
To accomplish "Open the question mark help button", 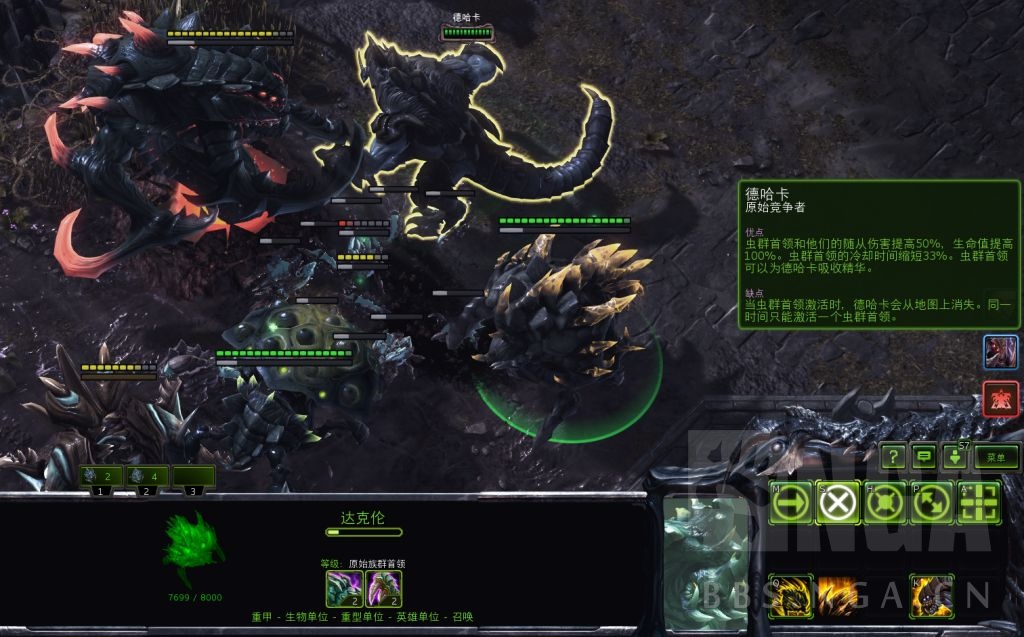I will 893,457.
